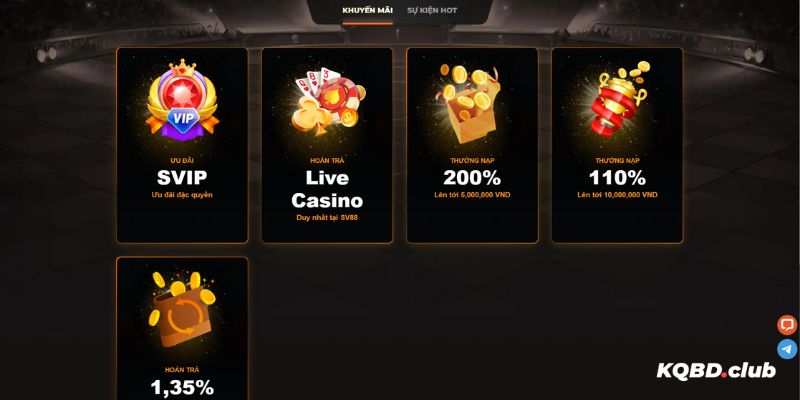Image resolution: width=800 pixels, height=400 pixels.
Task: Choose the 200% deposit bonus card
Action: [x=472, y=145]
